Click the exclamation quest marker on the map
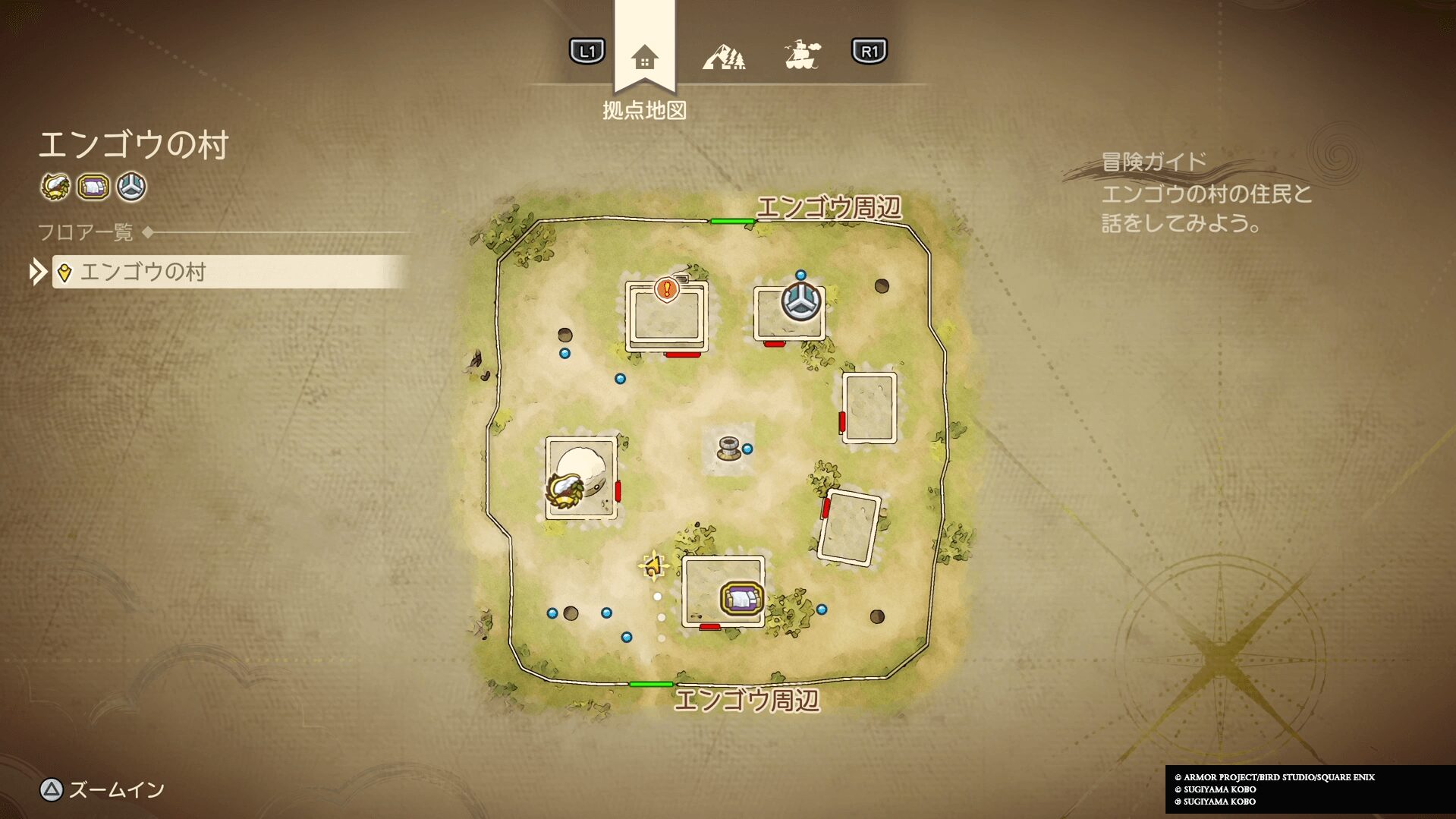Screen dimensions: 1456x819 (x=667, y=289)
